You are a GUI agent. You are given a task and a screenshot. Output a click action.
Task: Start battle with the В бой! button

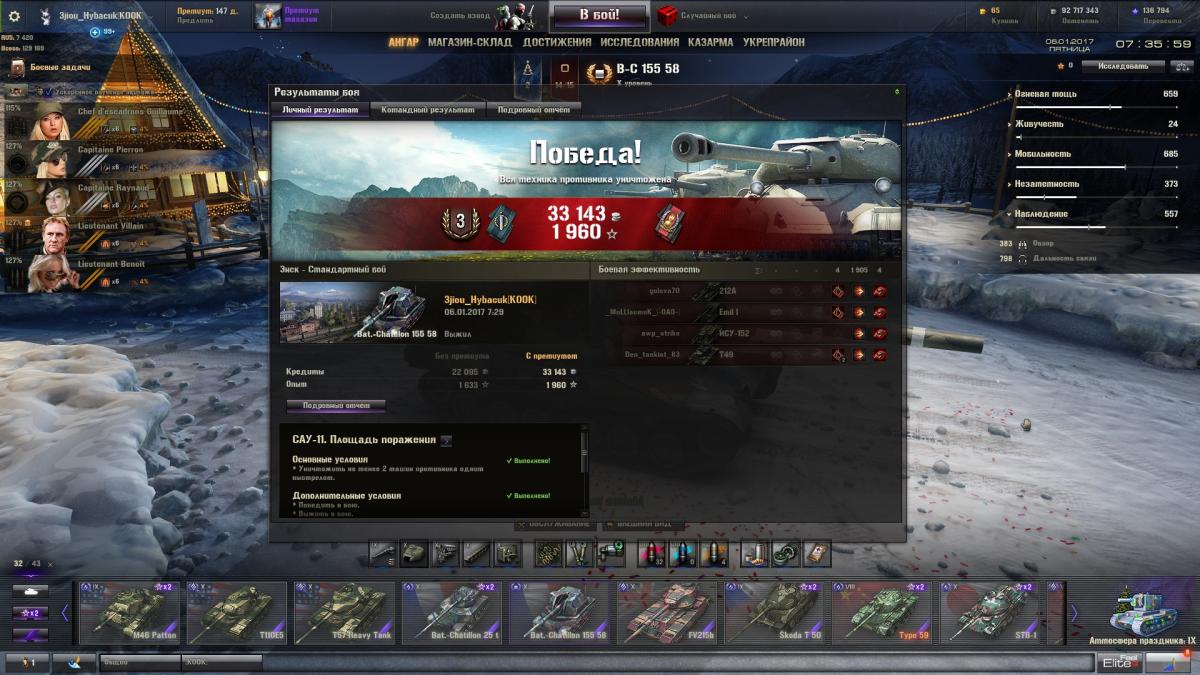pos(599,15)
